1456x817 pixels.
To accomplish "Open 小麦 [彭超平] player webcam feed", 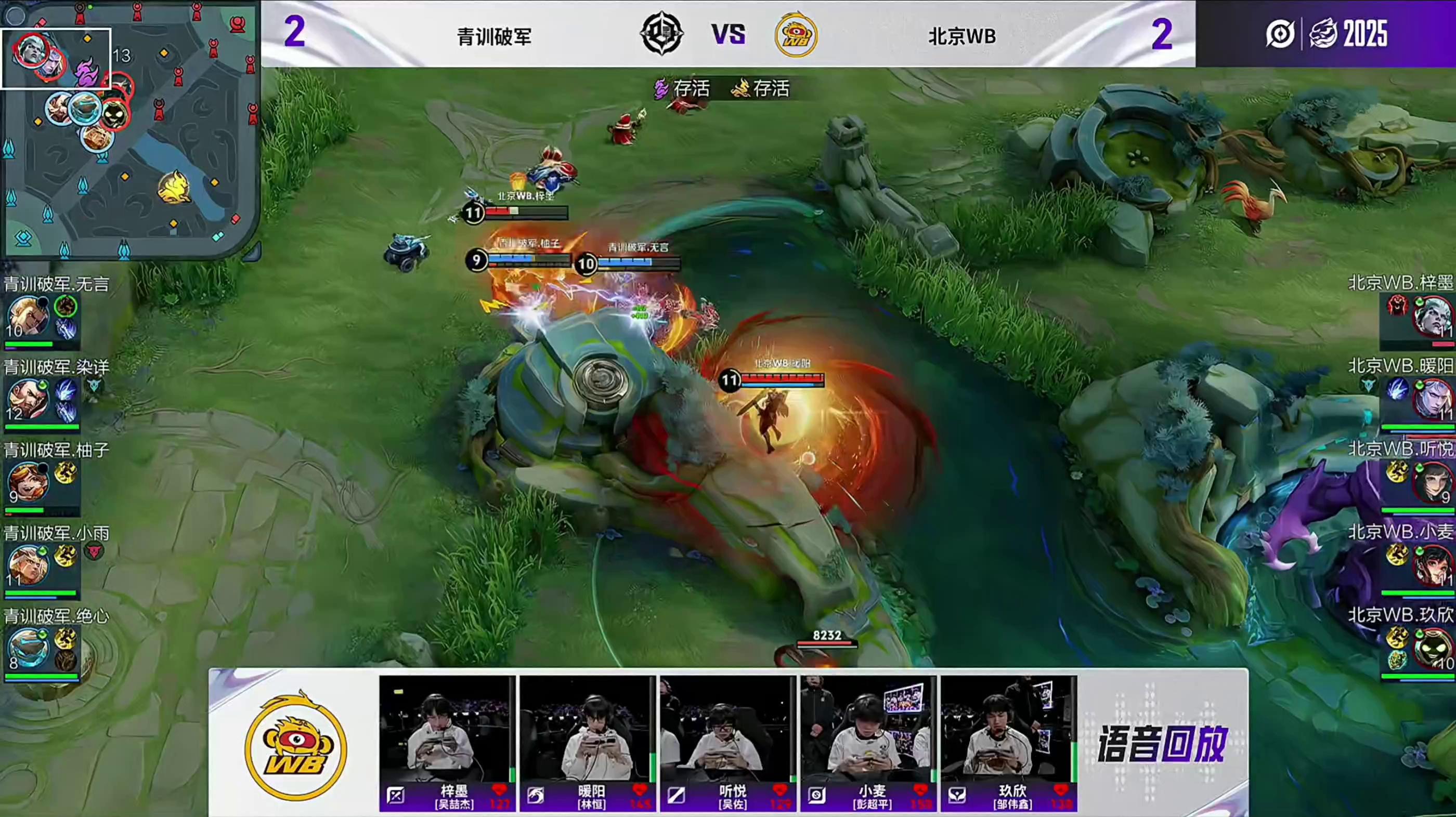I will coord(867,729).
